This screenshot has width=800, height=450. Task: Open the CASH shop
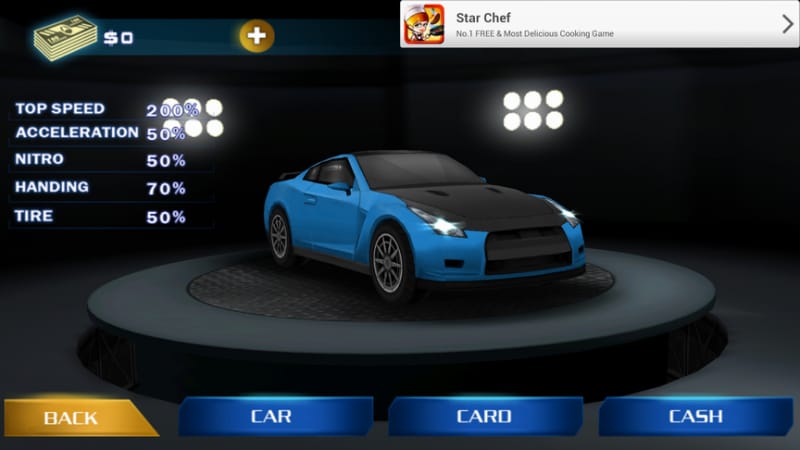(695, 415)
